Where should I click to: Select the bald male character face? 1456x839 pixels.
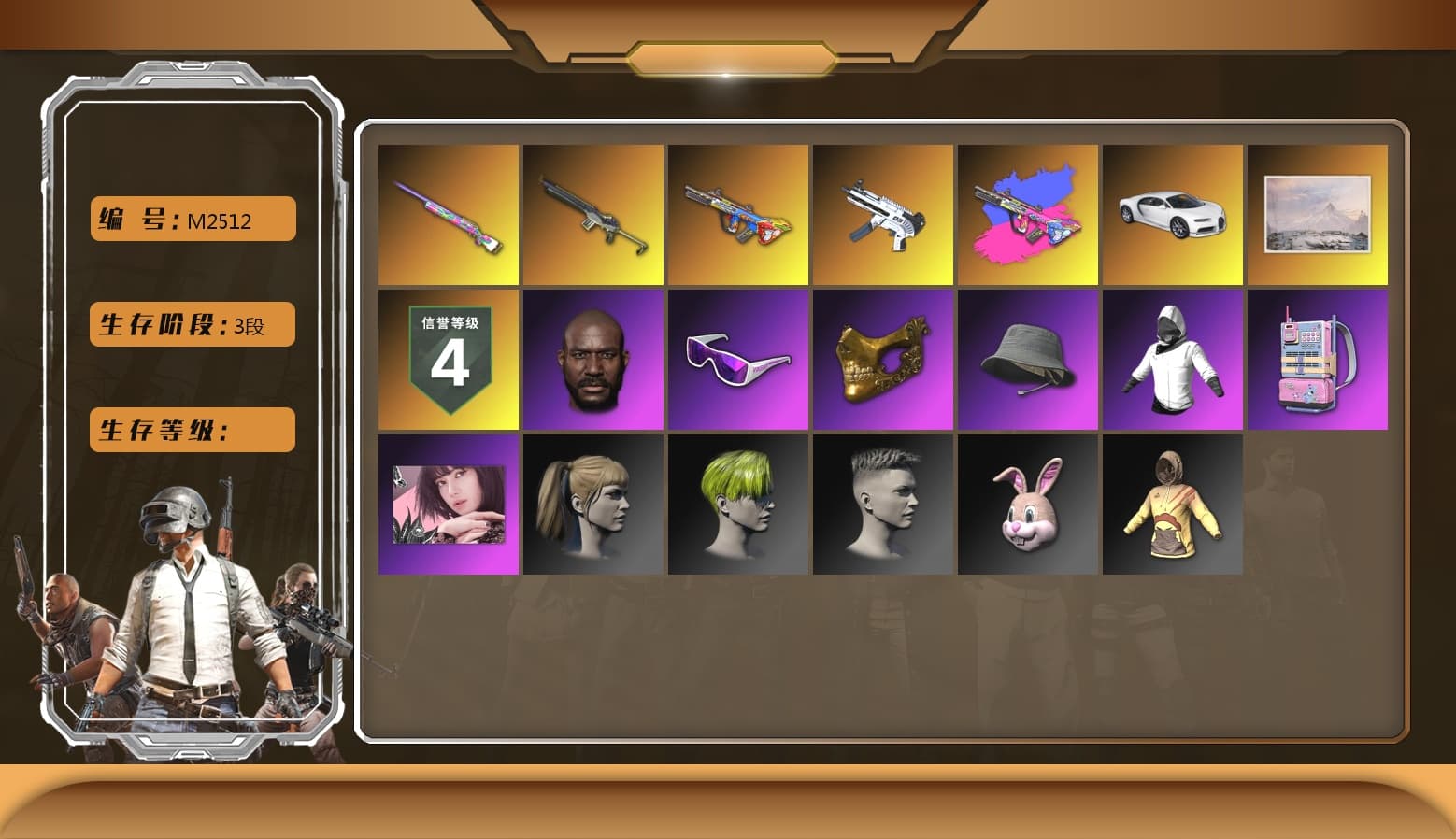coord(592,359)
